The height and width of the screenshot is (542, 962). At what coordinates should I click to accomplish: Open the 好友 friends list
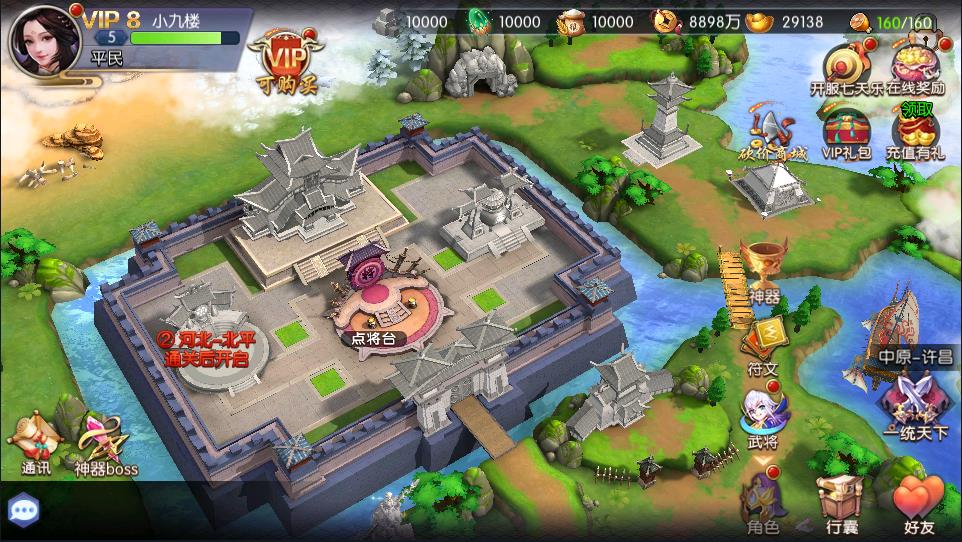tap(917, 501)
